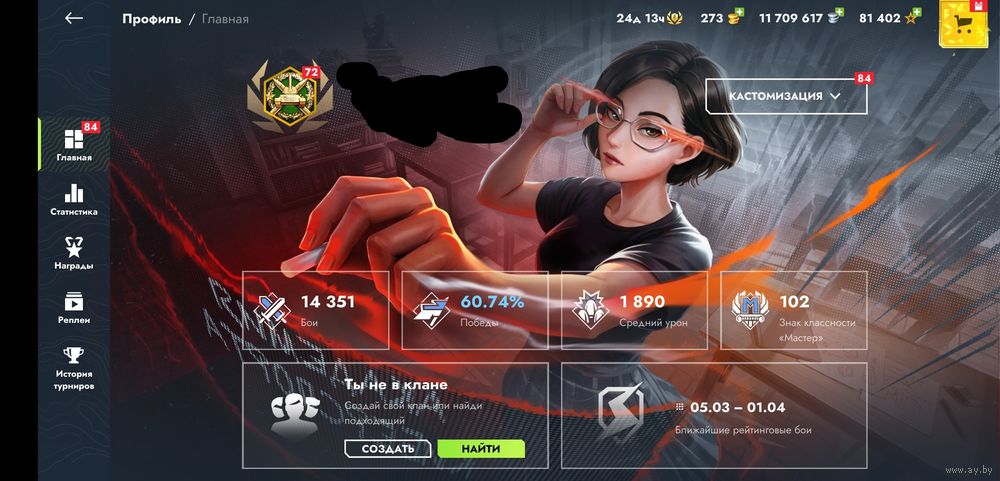Open the premium time 24д 13ч indicator
The height and width of the screenshot is (481, 1000).
pos(651,18)
